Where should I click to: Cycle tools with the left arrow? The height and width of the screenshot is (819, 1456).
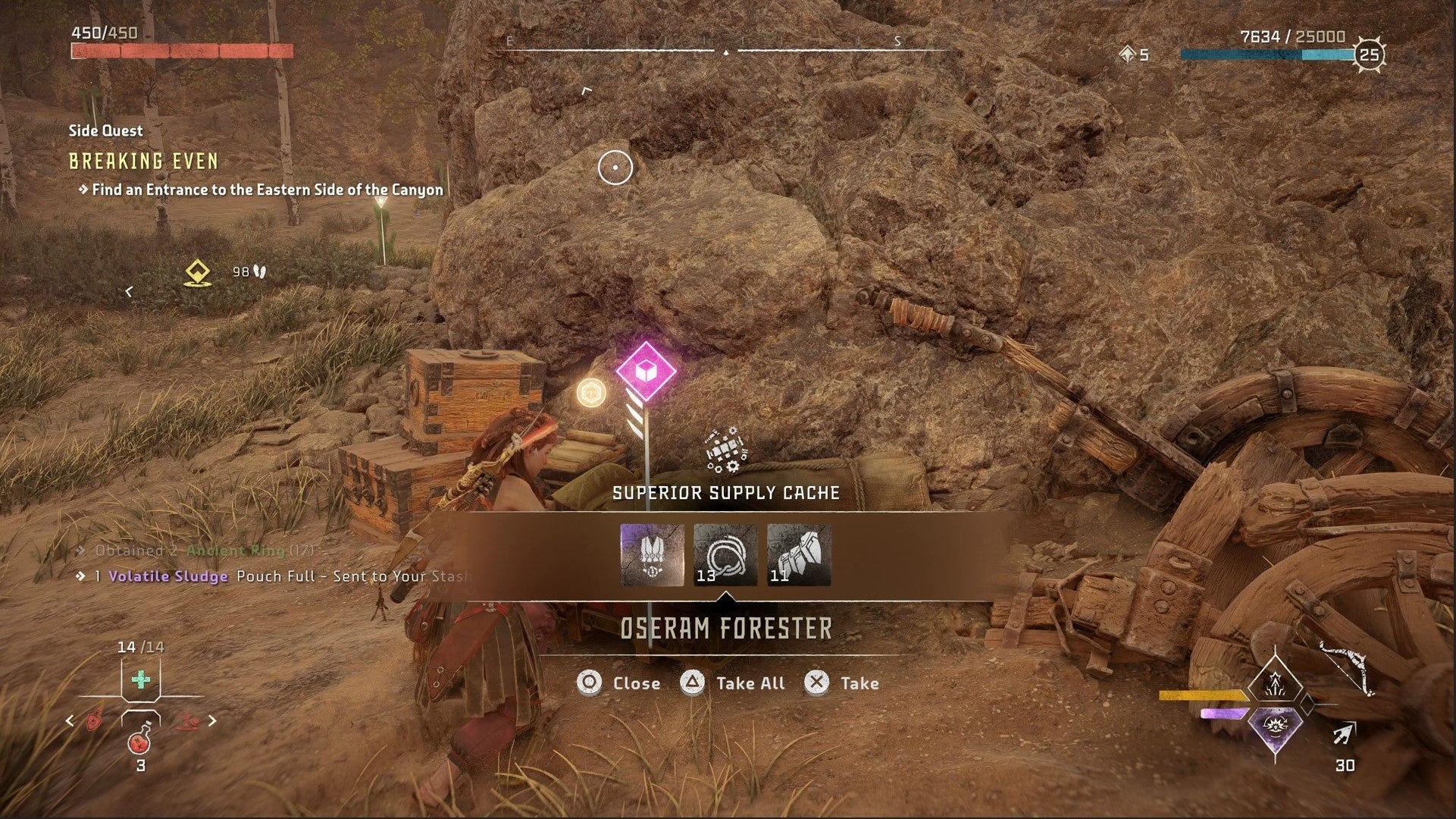(x=70, y=720)
